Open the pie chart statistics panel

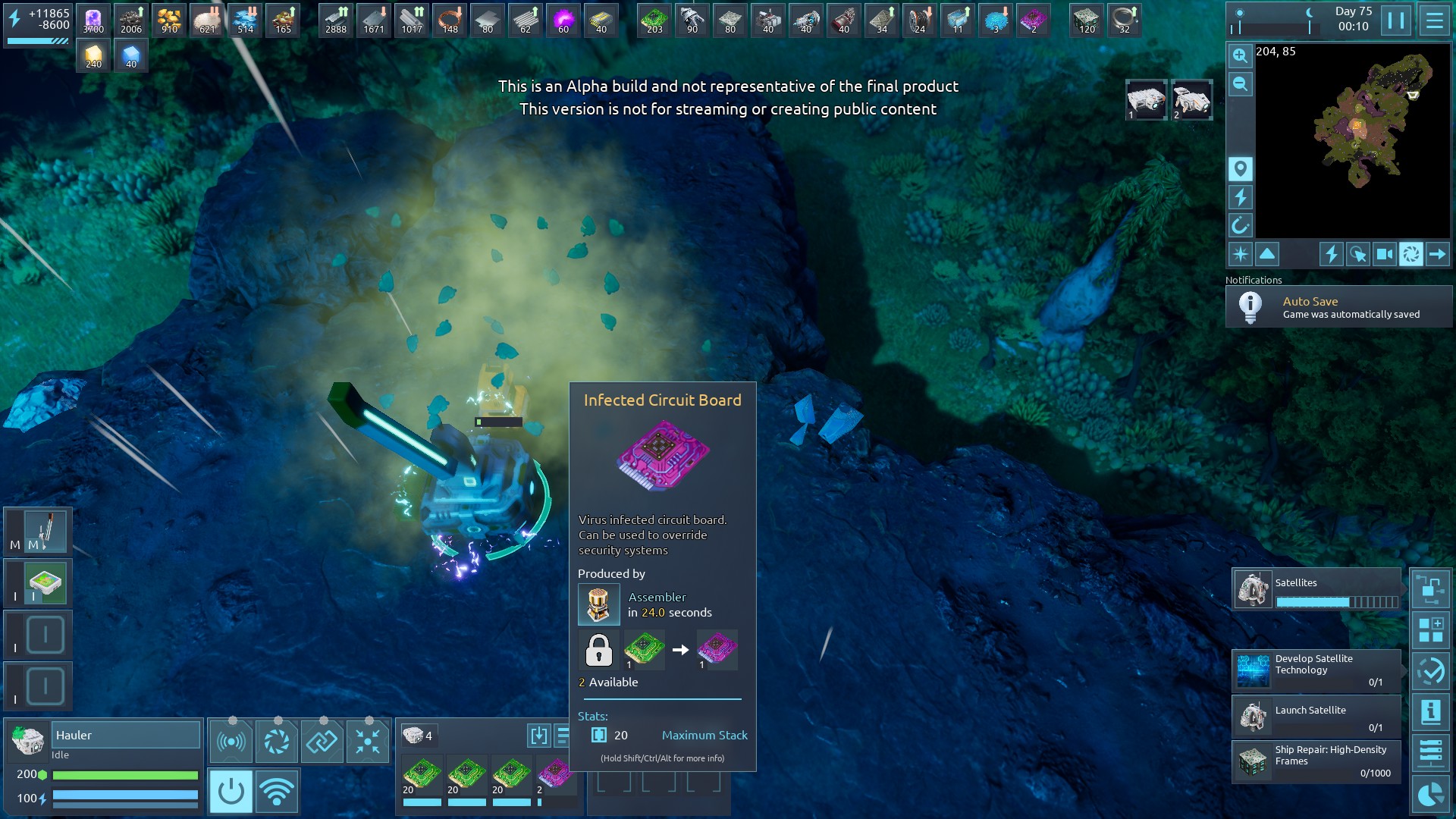(x=1430, y=794)
